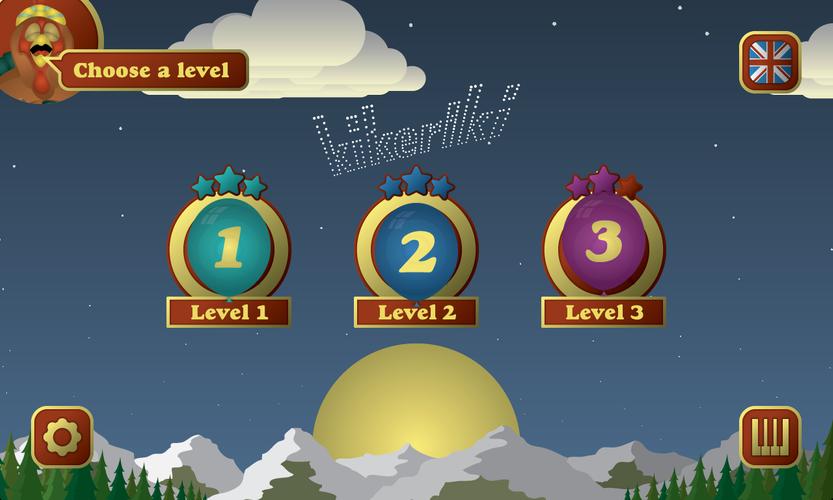Viewport: 833px width, 500px height.
Task: Open settings with the gear button
Action: [62, 437]
